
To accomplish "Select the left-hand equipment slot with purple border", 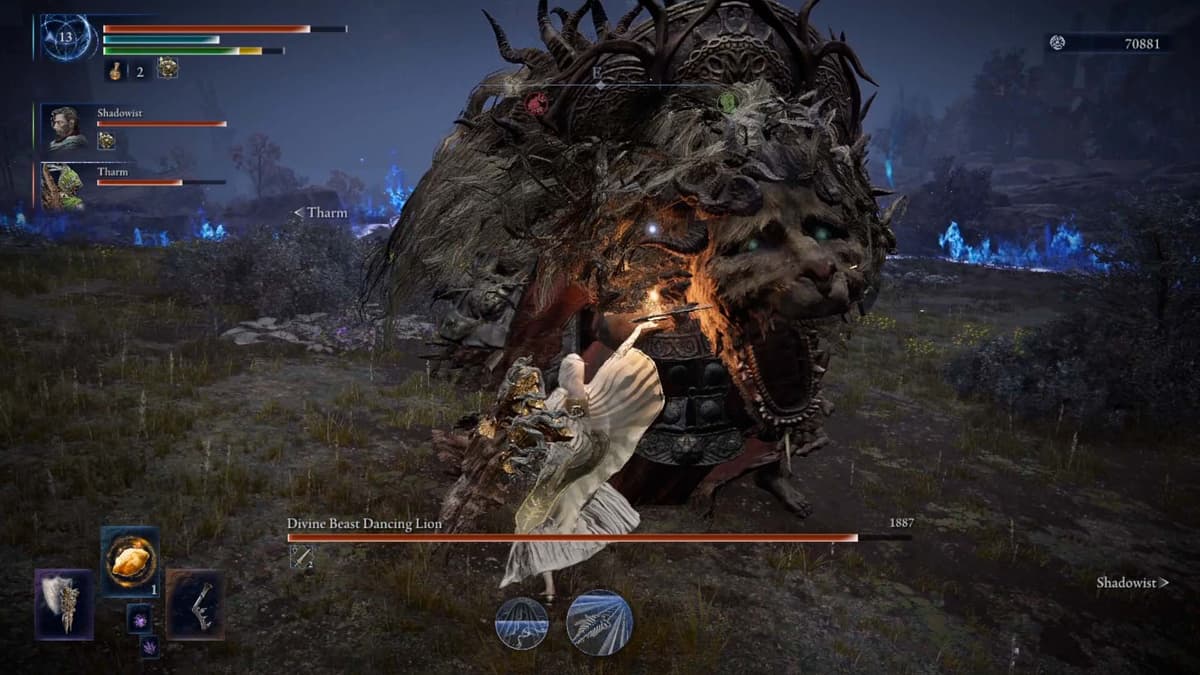I will 64,604.
